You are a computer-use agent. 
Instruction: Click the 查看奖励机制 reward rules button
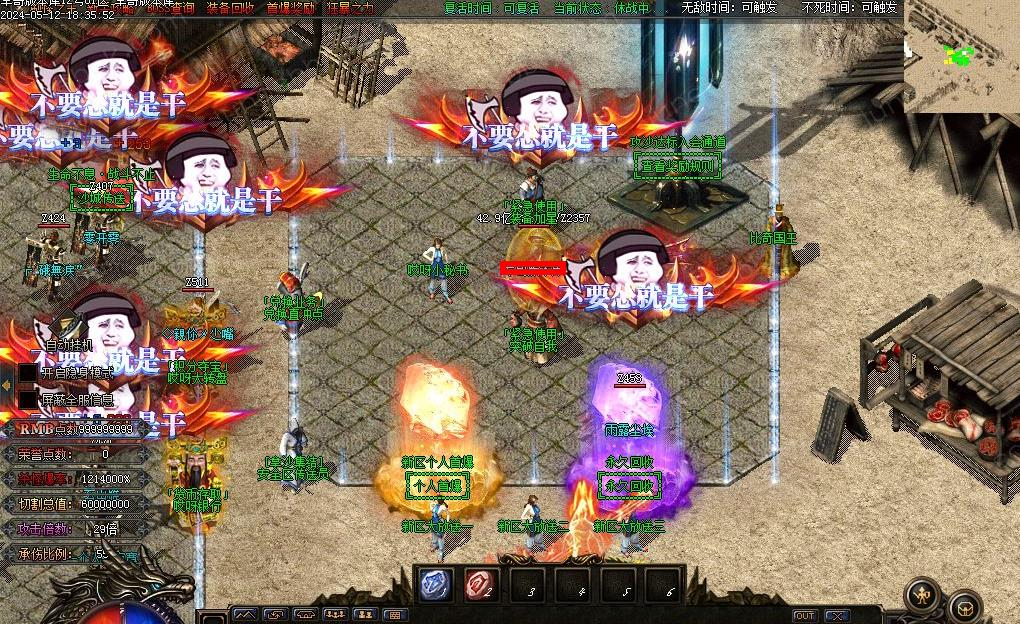679,166
